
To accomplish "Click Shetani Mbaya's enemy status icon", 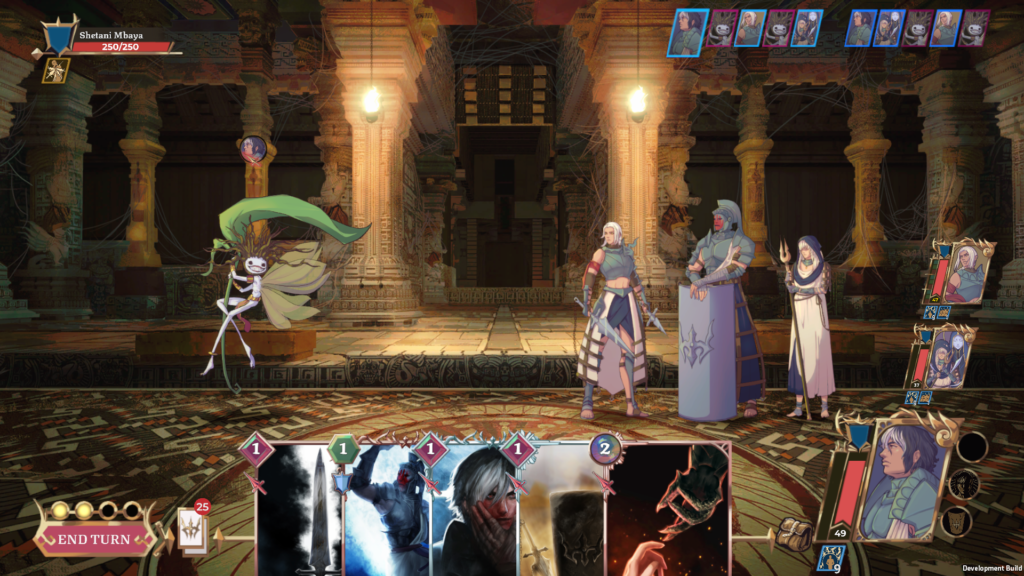I will pos(56,69).
